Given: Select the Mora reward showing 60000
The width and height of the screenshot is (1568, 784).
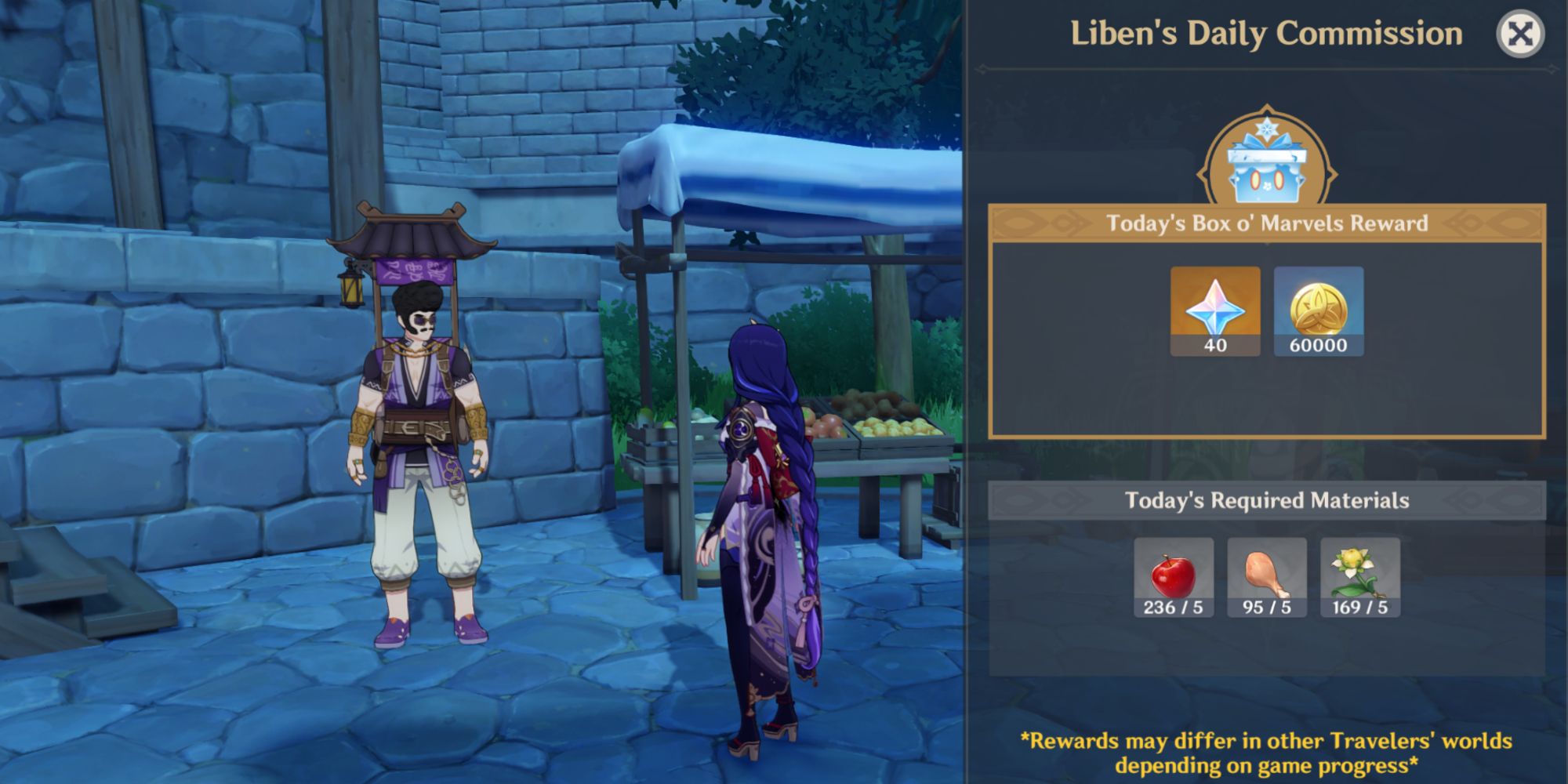Looking at the screenshot, I should coord(1319,311).
